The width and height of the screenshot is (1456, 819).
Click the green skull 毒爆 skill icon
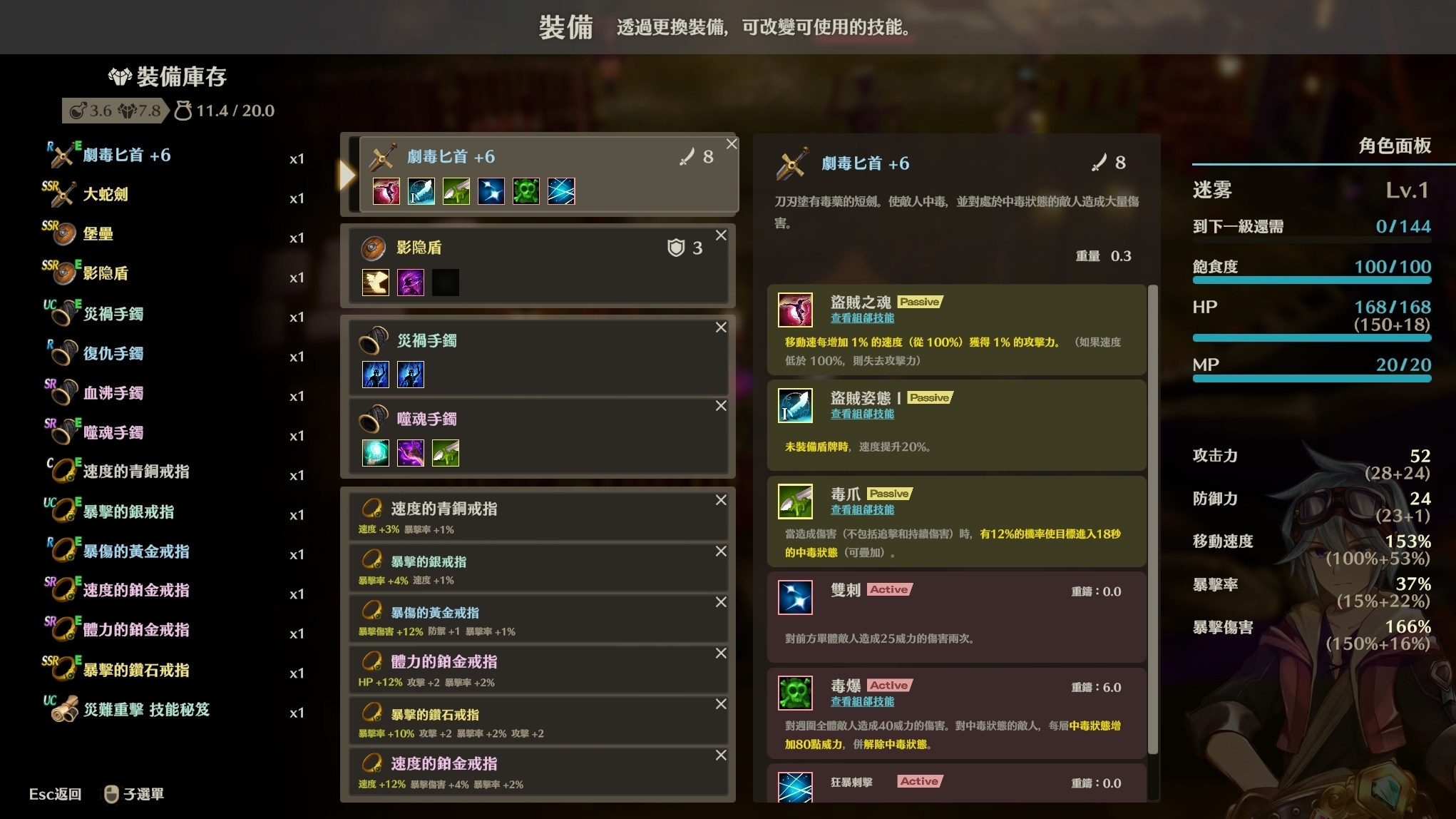796,692
